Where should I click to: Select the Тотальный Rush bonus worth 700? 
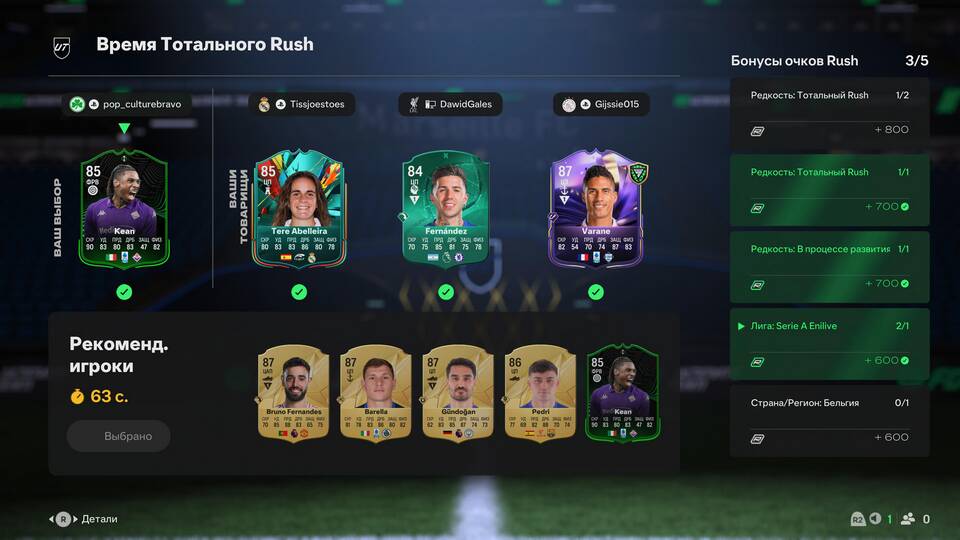pyautogui.click(x=830, y=189)
